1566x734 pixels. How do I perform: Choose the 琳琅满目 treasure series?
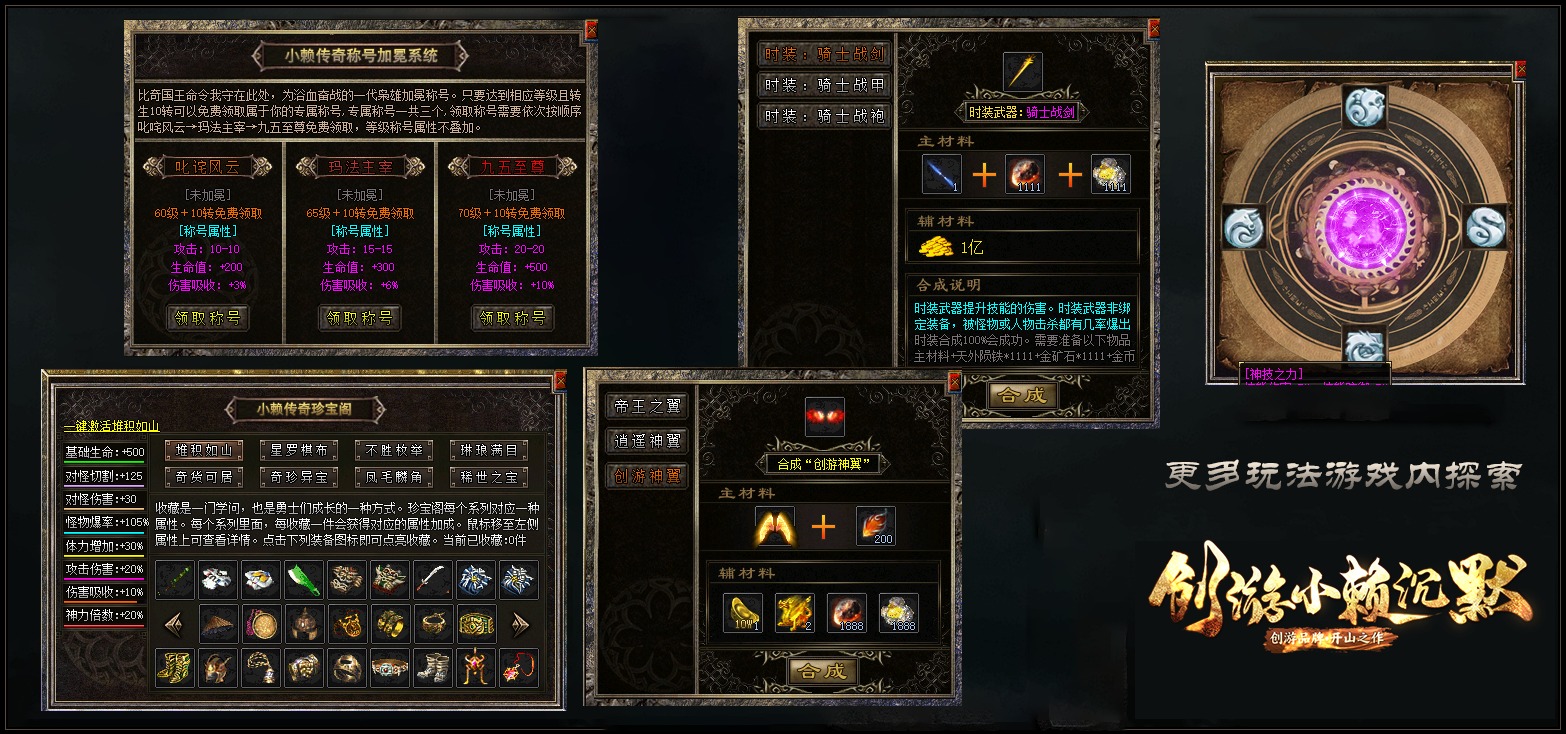point(489,450)
